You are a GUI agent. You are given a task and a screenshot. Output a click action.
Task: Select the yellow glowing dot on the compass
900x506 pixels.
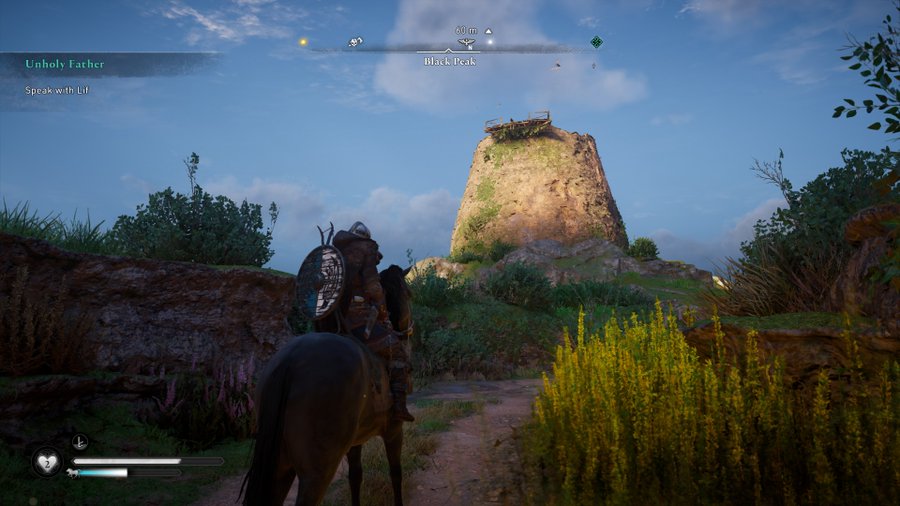pos(303,42)
